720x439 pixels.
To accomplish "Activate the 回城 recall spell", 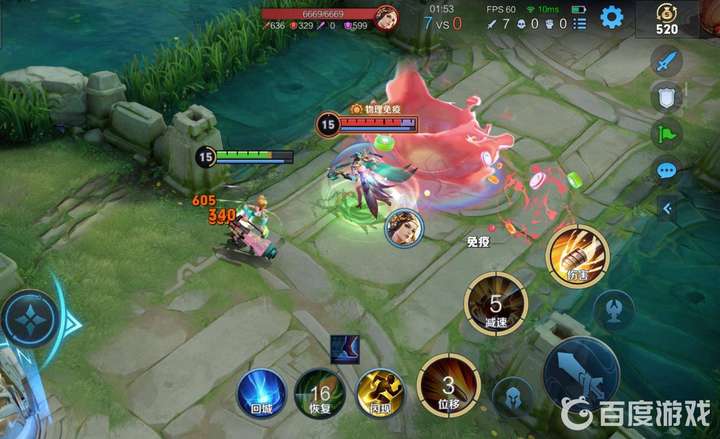I will click(262, 393).
